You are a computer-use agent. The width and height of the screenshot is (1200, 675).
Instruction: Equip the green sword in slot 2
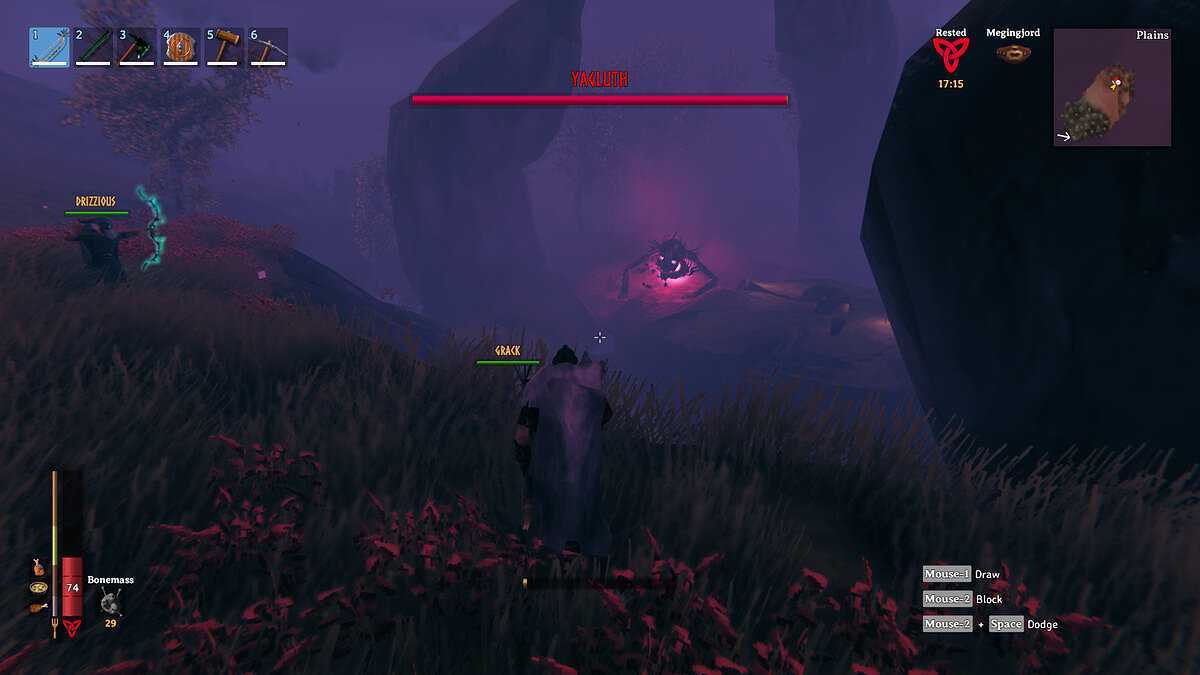click(x=93, y=47)
